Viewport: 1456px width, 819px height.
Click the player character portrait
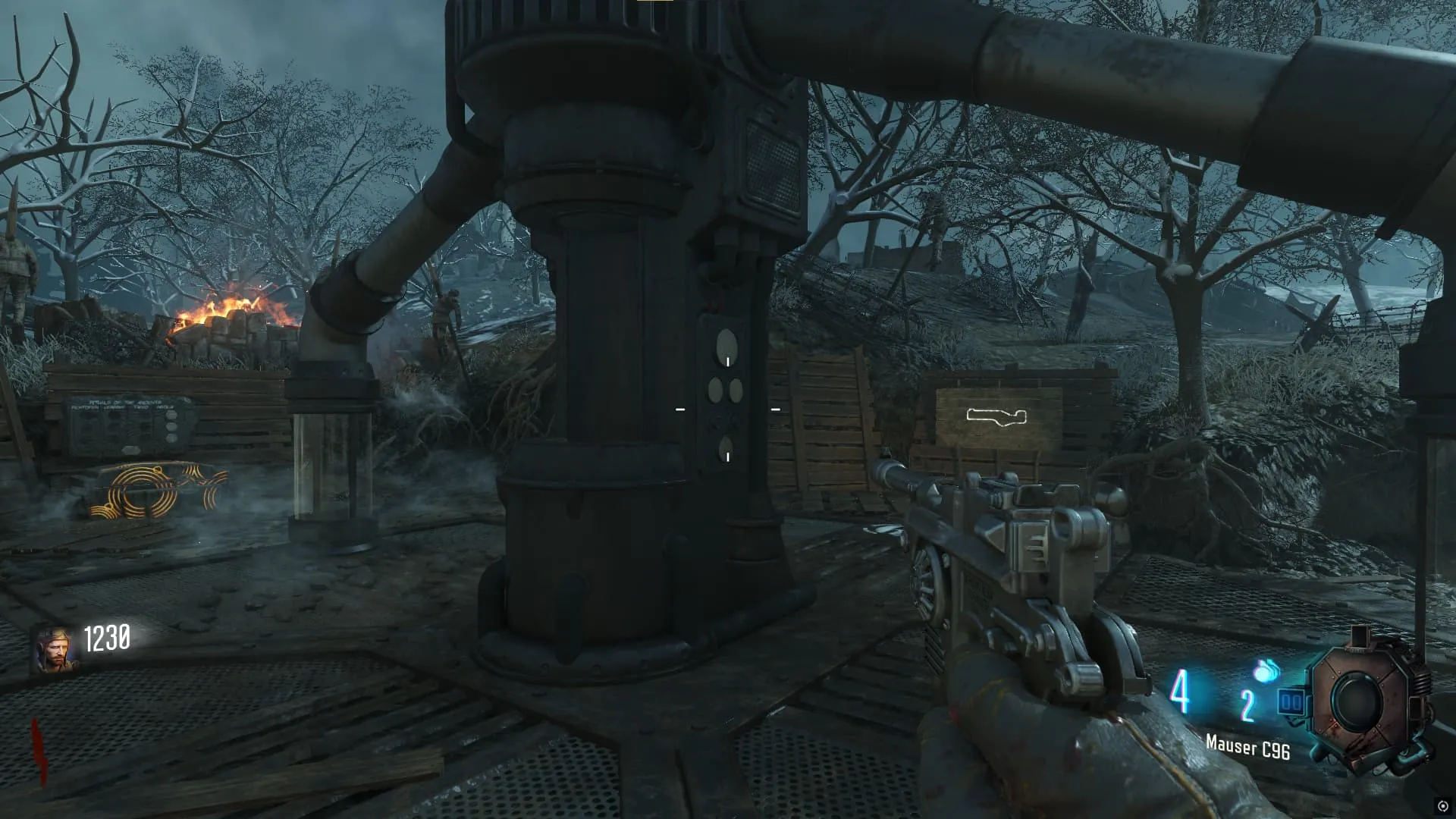point(54,650)
